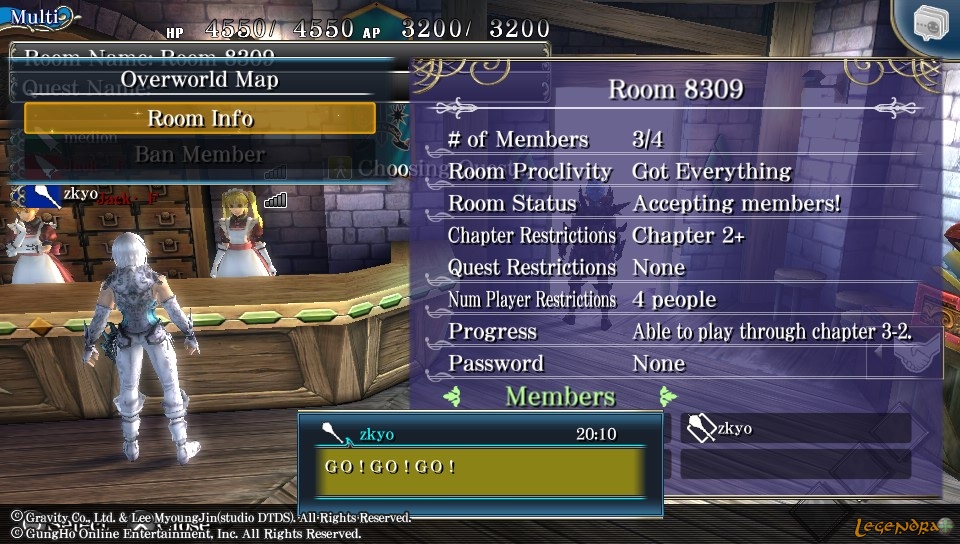
Task: Click the GO! GO! GO! chat message
Action: (x=480, y=468)
